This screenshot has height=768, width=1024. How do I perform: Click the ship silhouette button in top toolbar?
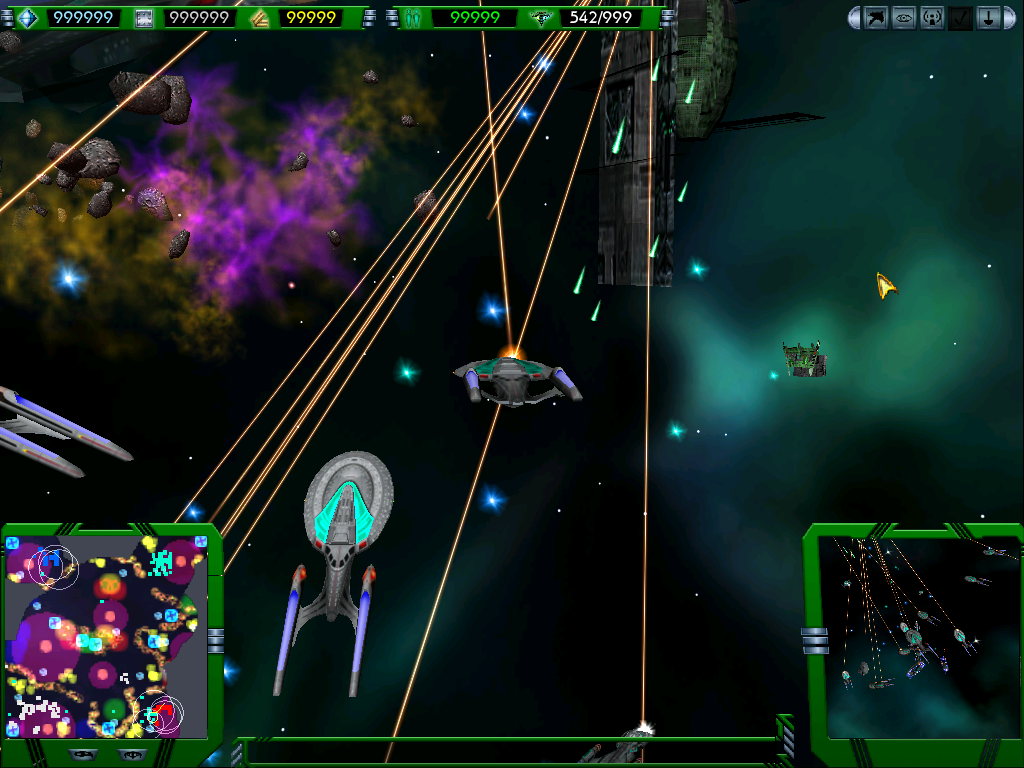pos(876,18)
